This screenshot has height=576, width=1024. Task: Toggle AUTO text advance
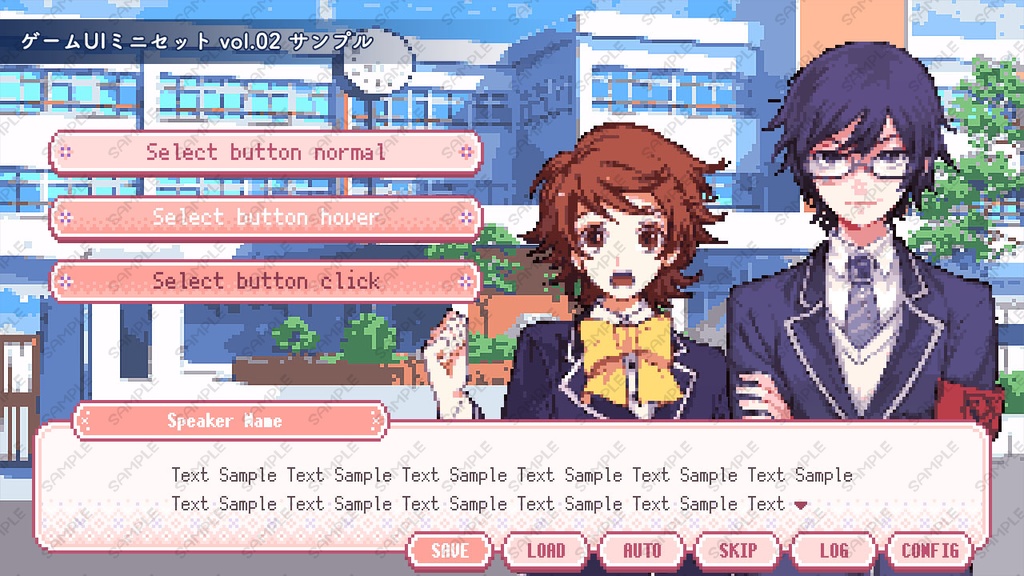tap(642, 550)
